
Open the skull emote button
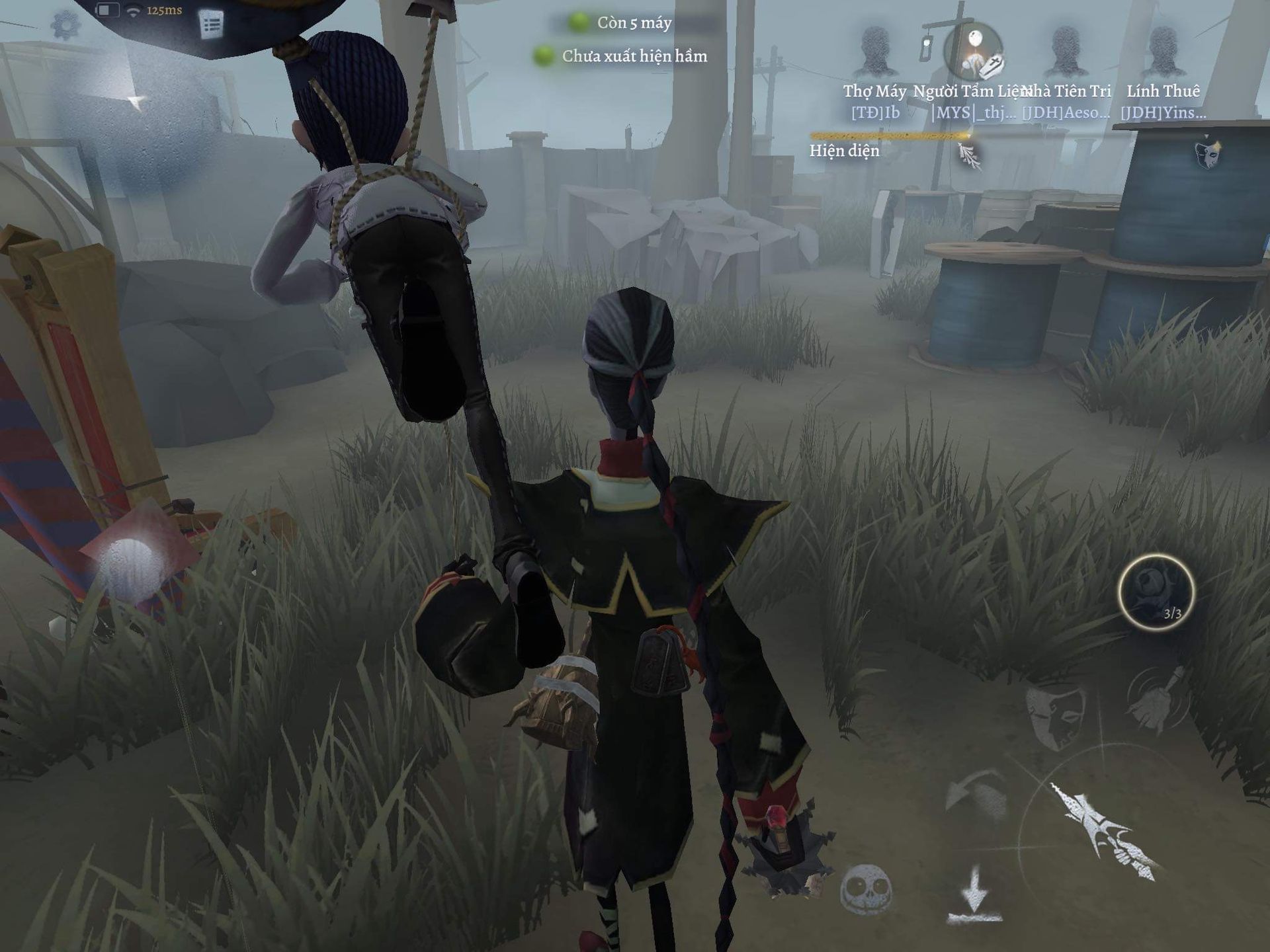pyautogui.click(x=866, y=889)
